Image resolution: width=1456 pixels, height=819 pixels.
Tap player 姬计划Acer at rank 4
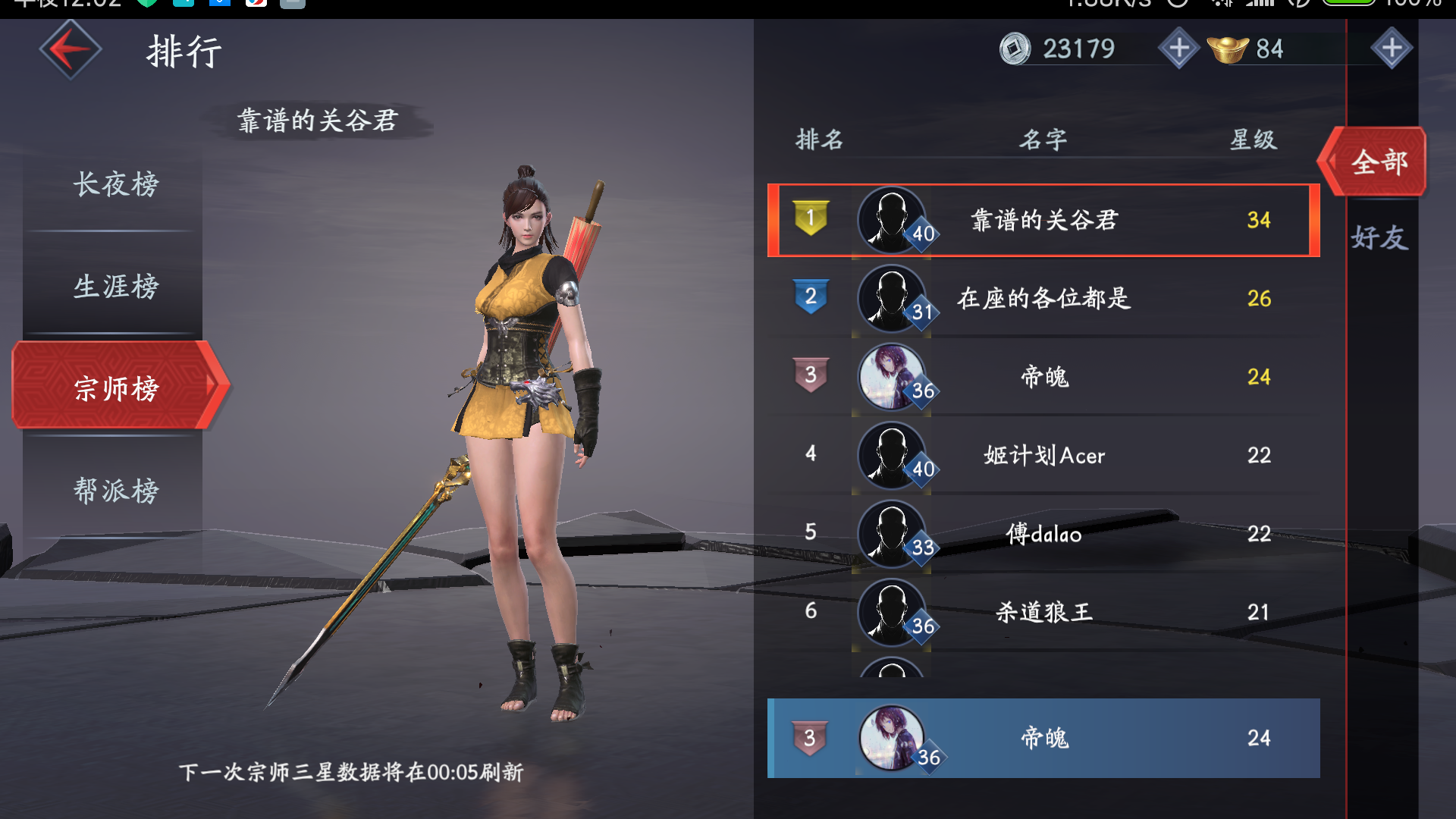point(1043,455)
